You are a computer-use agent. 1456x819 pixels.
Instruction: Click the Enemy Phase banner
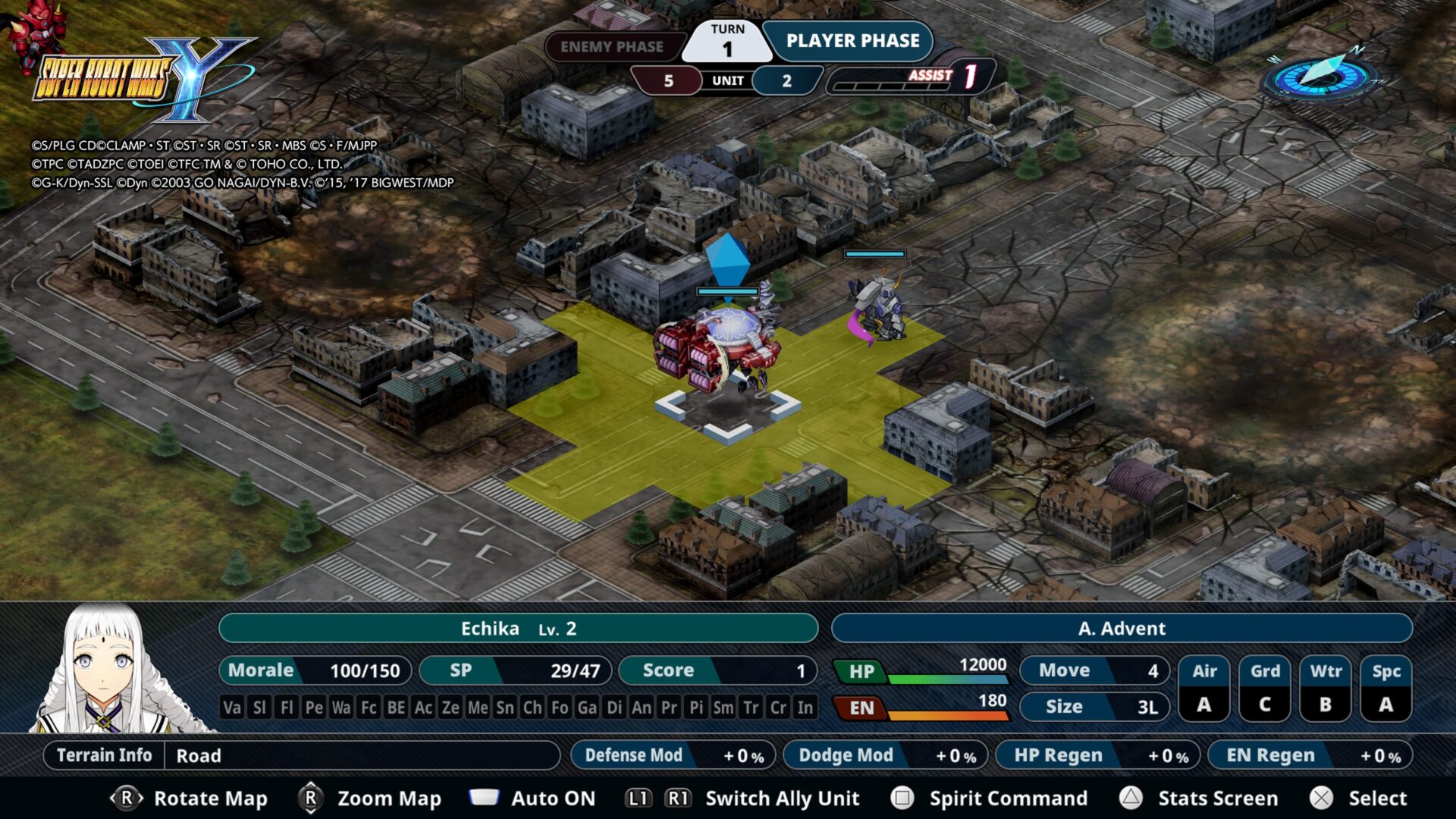click(611, 47)
